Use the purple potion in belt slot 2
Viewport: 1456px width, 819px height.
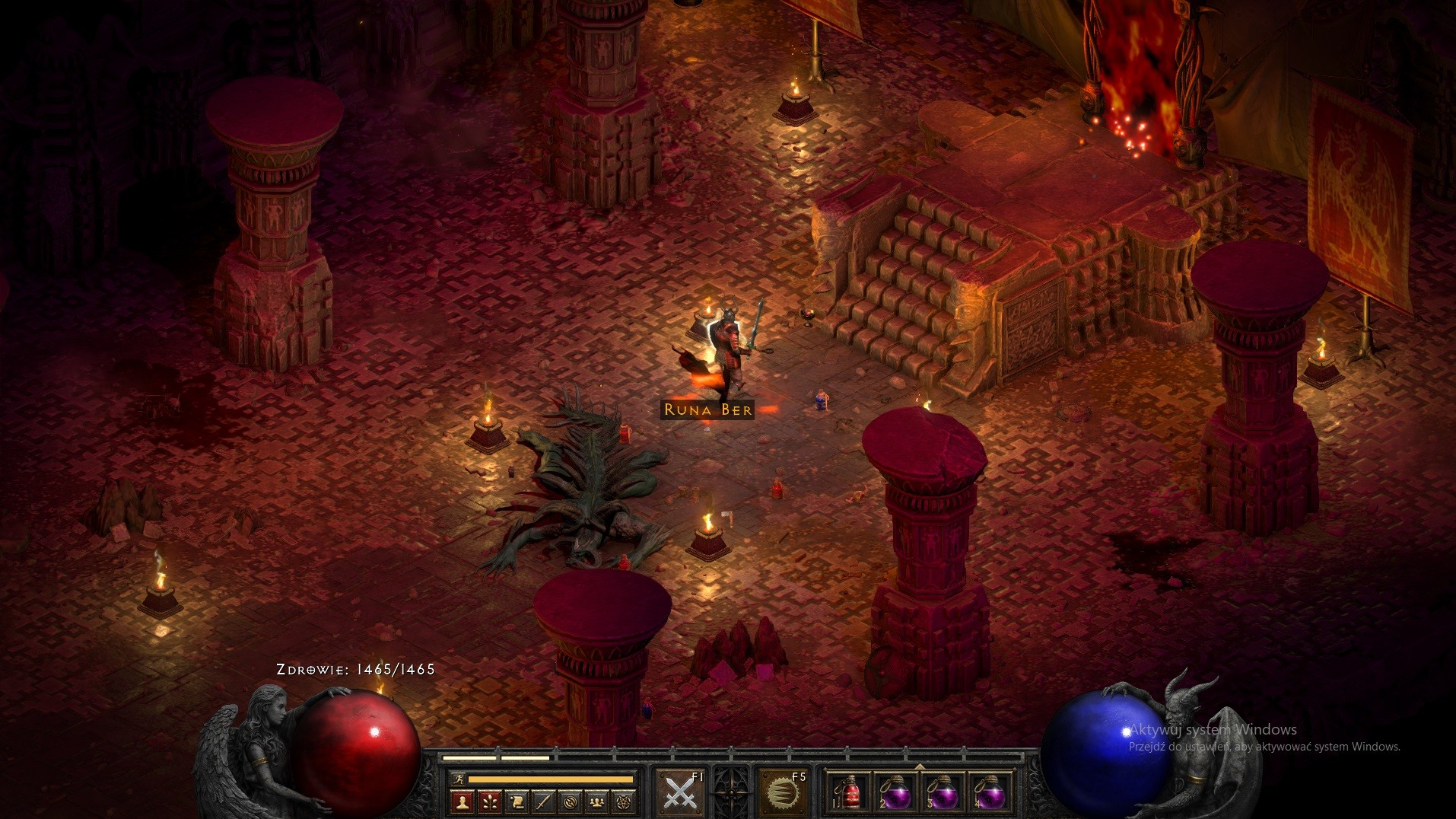896,793
